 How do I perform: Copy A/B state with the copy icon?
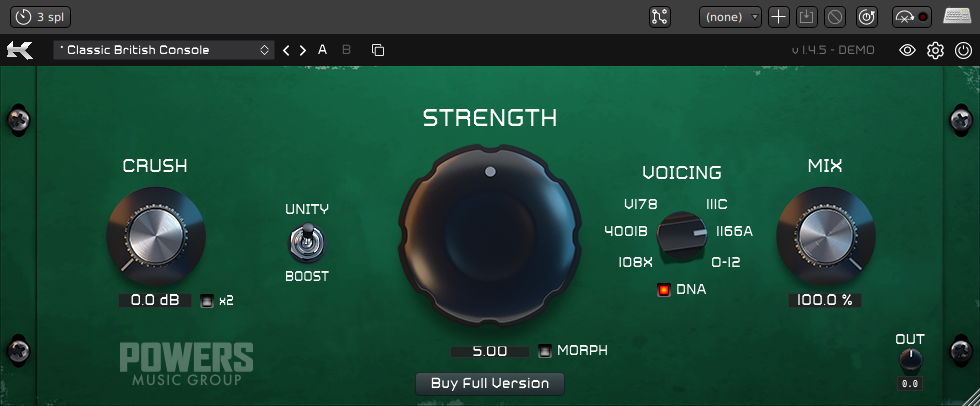pos(377,50)
